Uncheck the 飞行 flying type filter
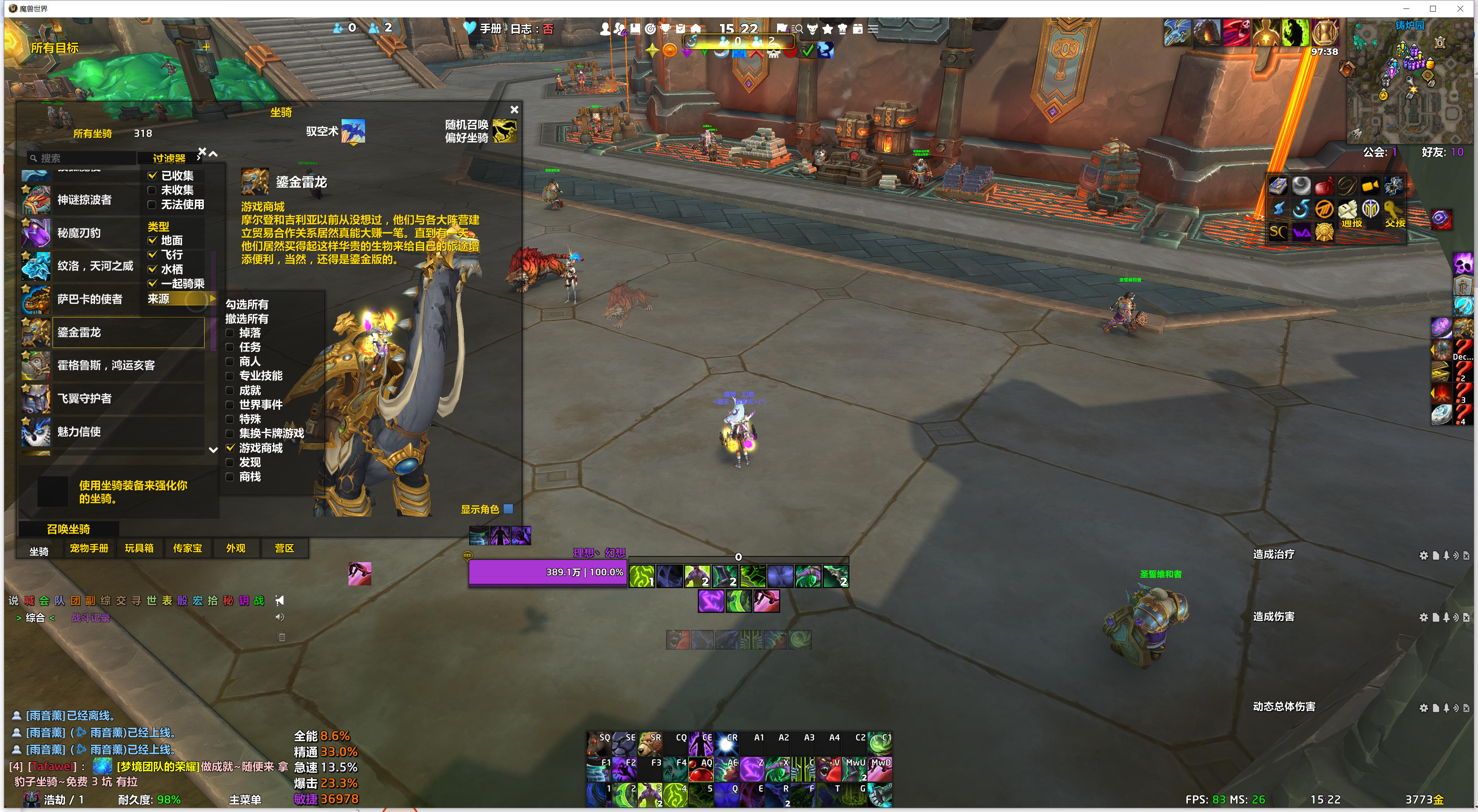 153,254
